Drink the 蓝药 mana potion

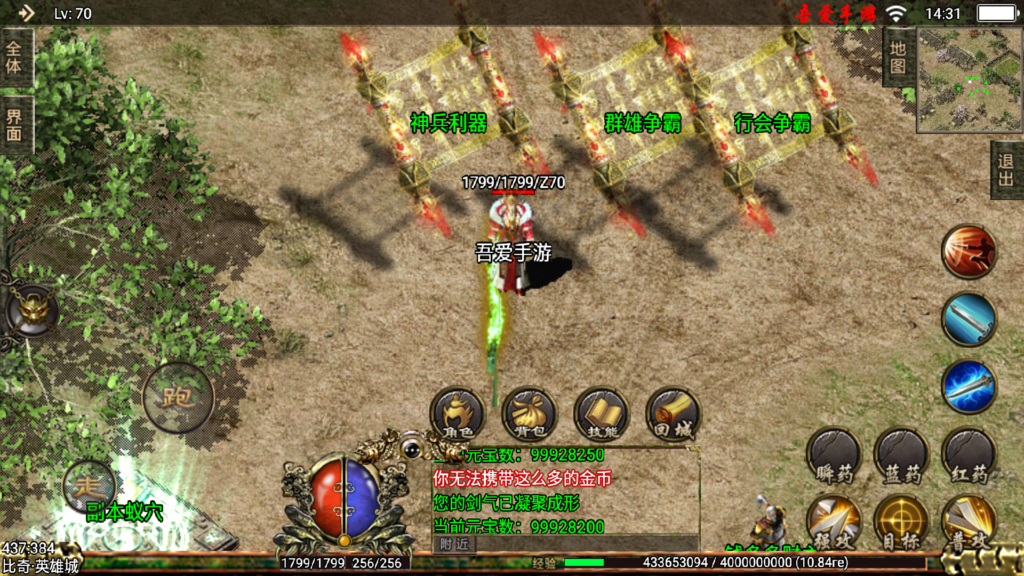point(901,455)
